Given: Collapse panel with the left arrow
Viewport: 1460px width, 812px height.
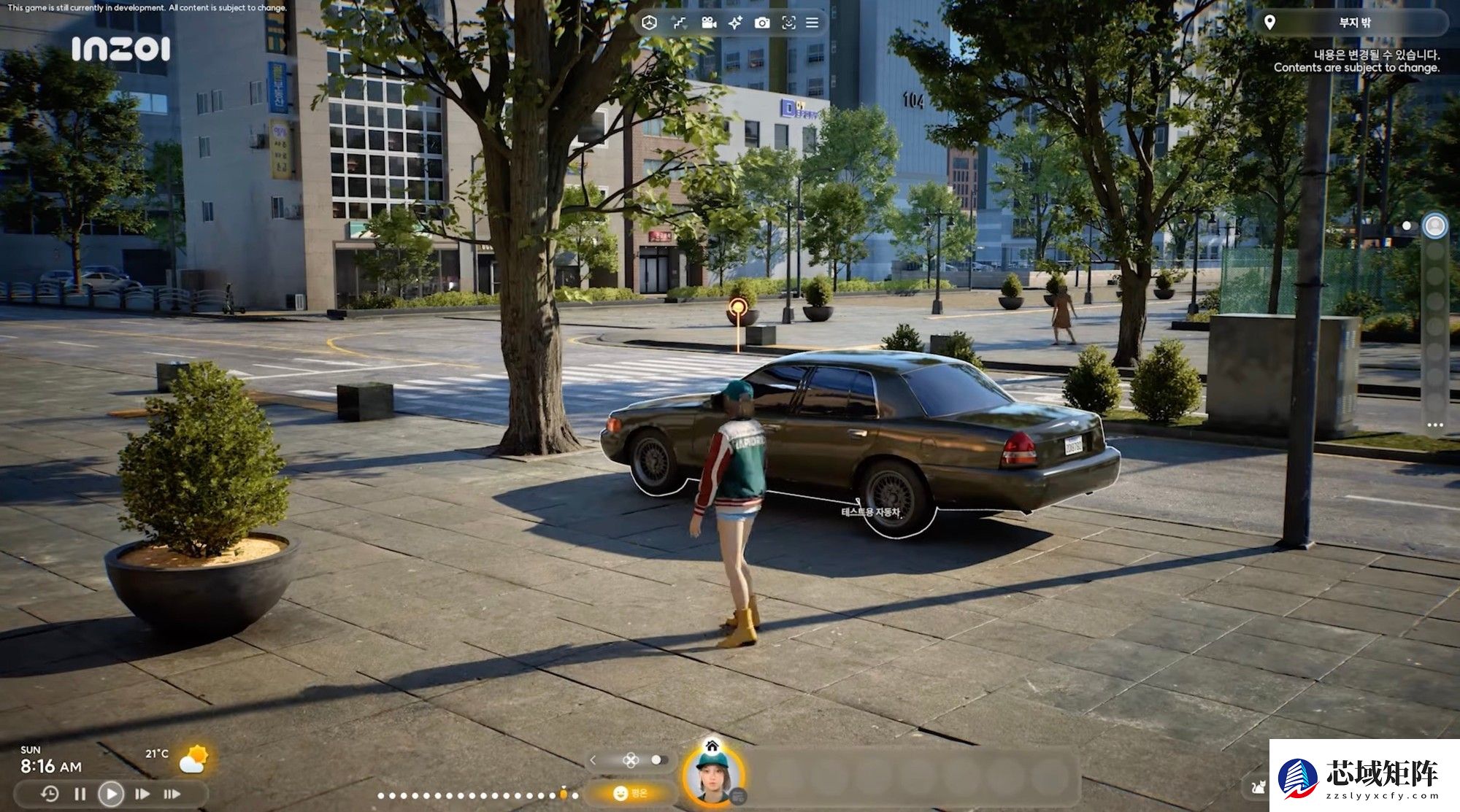Looking at the screenshot, I should [593, 760].
